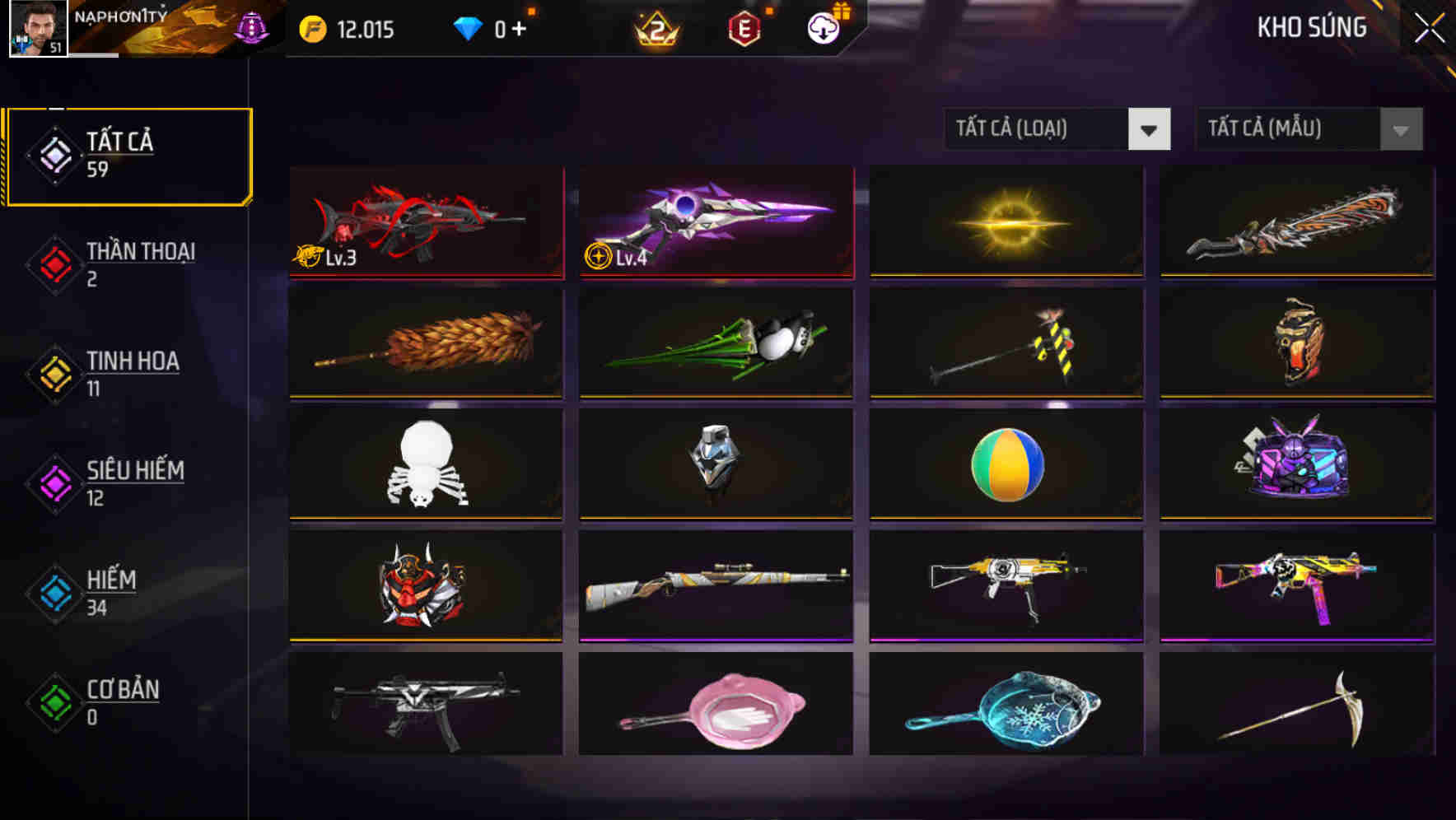Open the cloud download gift icon
Image resolution: width=1456 pixels, height=820 pixels.
(823, 29)
